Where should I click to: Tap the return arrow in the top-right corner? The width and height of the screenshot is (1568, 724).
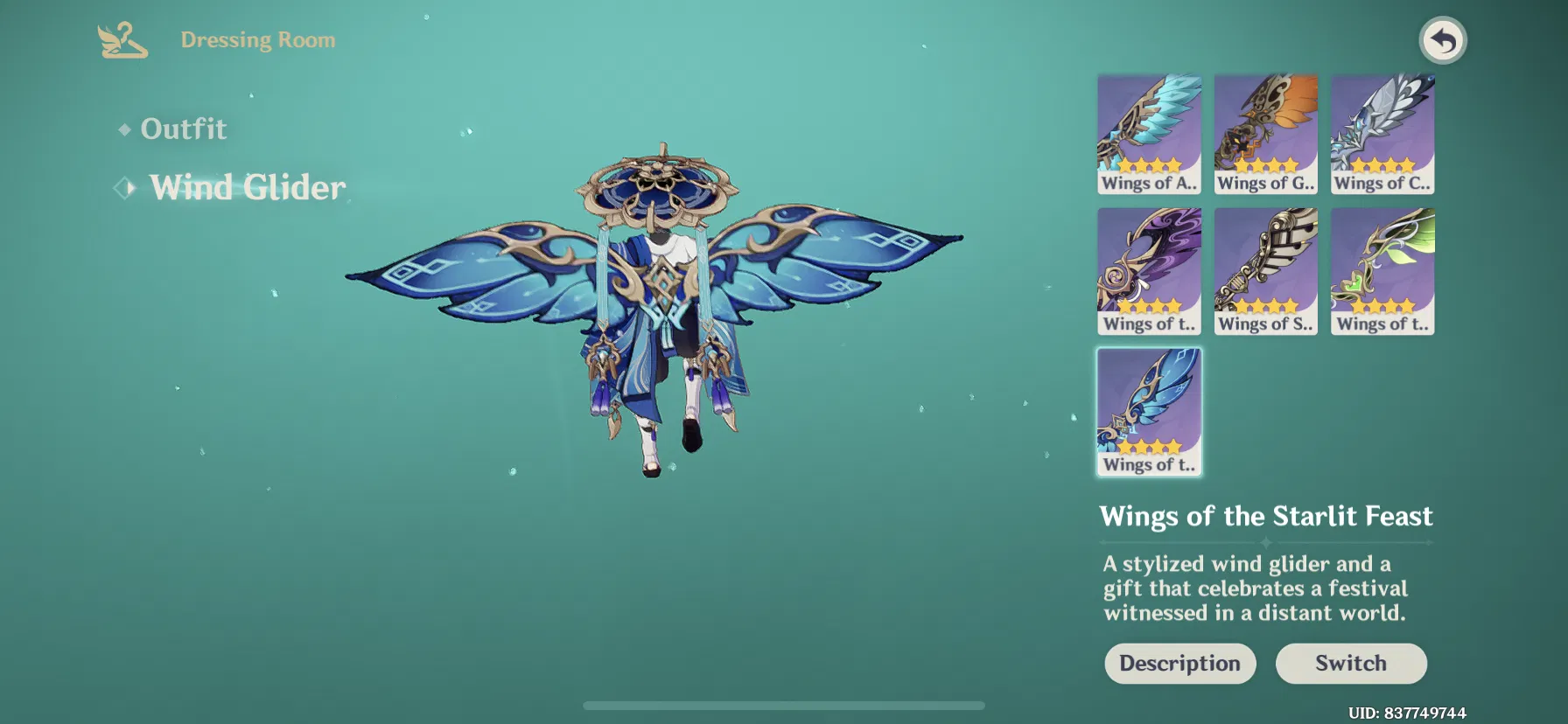[x=1444, y=40]
